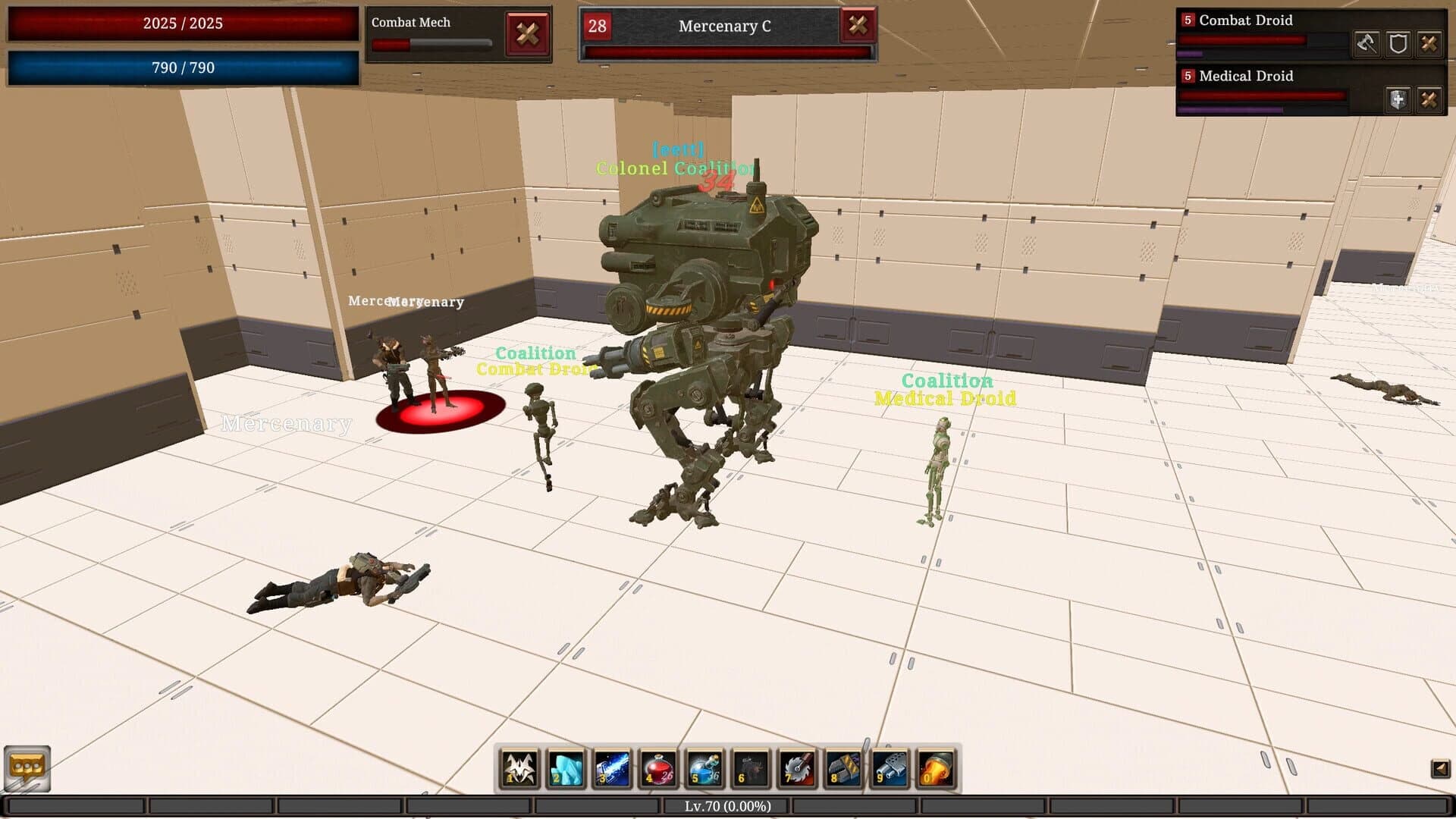Close the Mercenary C target frame
The width and height of the screenshot is (1456, 819).
point(858,27)
